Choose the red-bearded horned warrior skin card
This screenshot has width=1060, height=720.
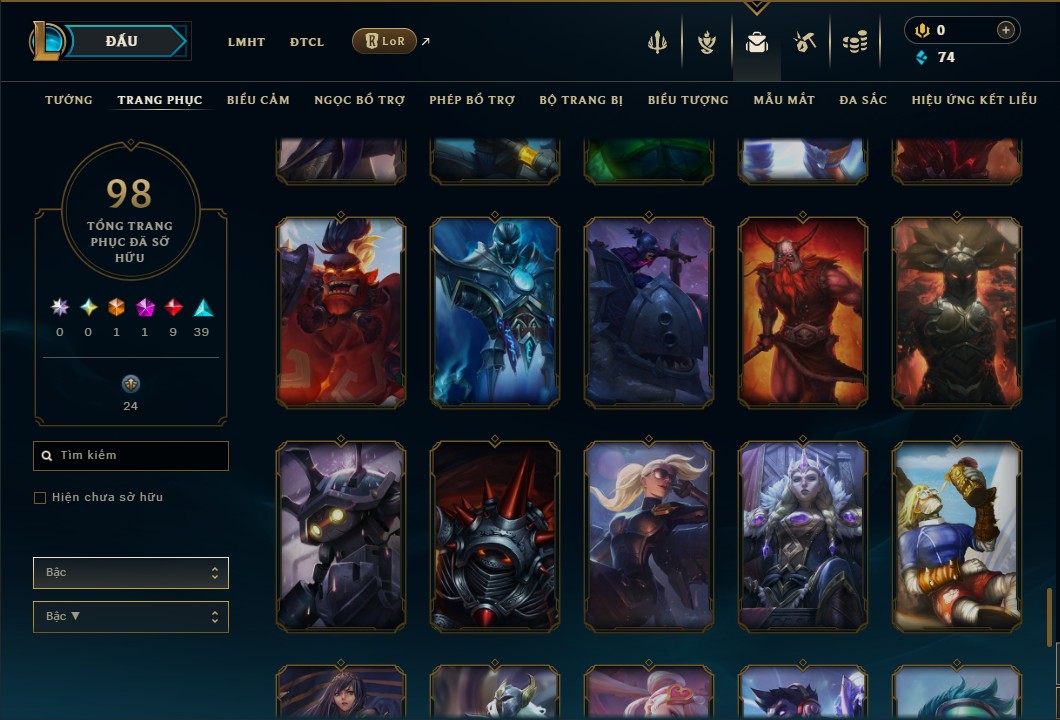point(802,312)
